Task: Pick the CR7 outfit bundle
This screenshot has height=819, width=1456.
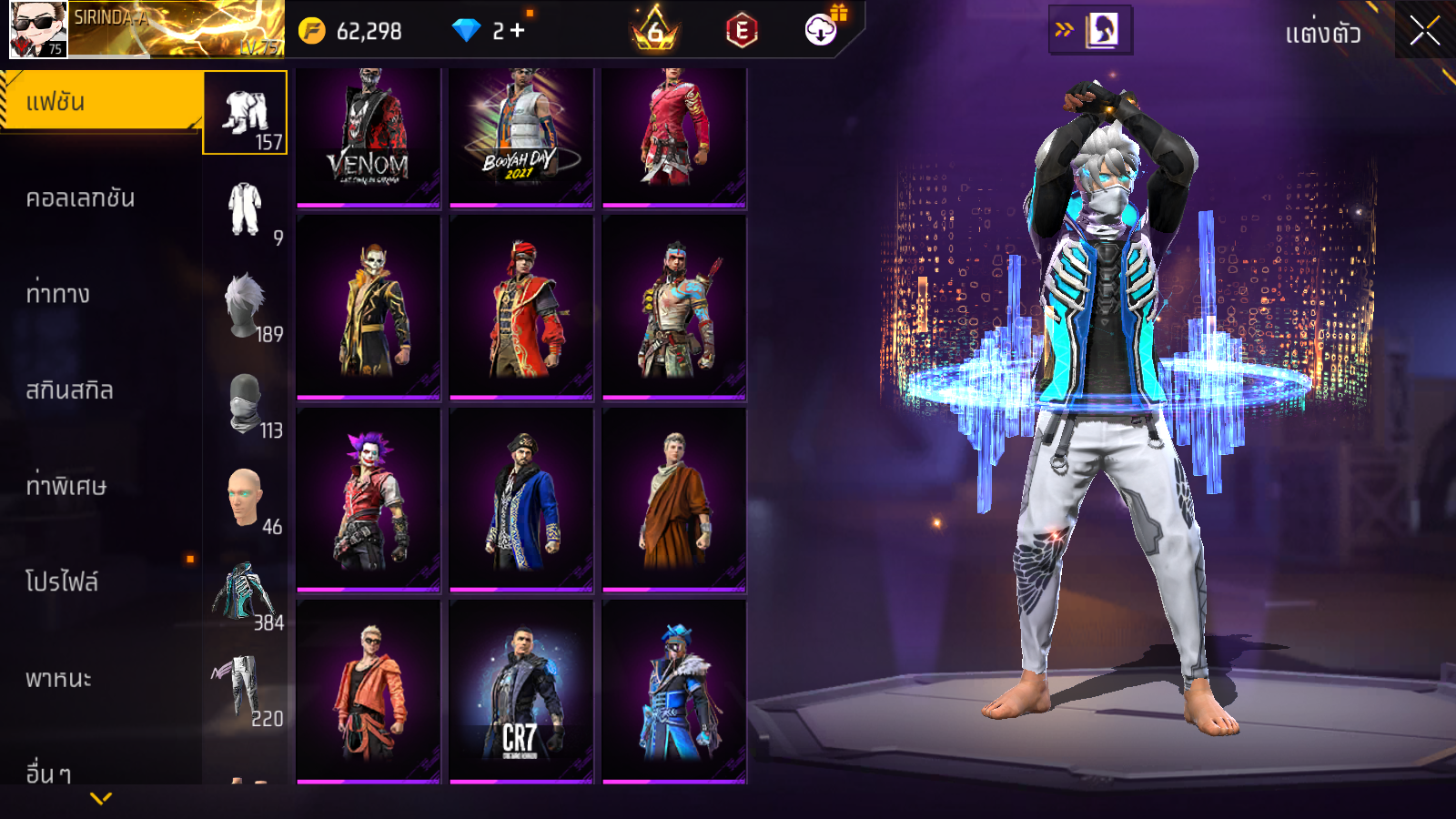Action: (x=521, y=692)
